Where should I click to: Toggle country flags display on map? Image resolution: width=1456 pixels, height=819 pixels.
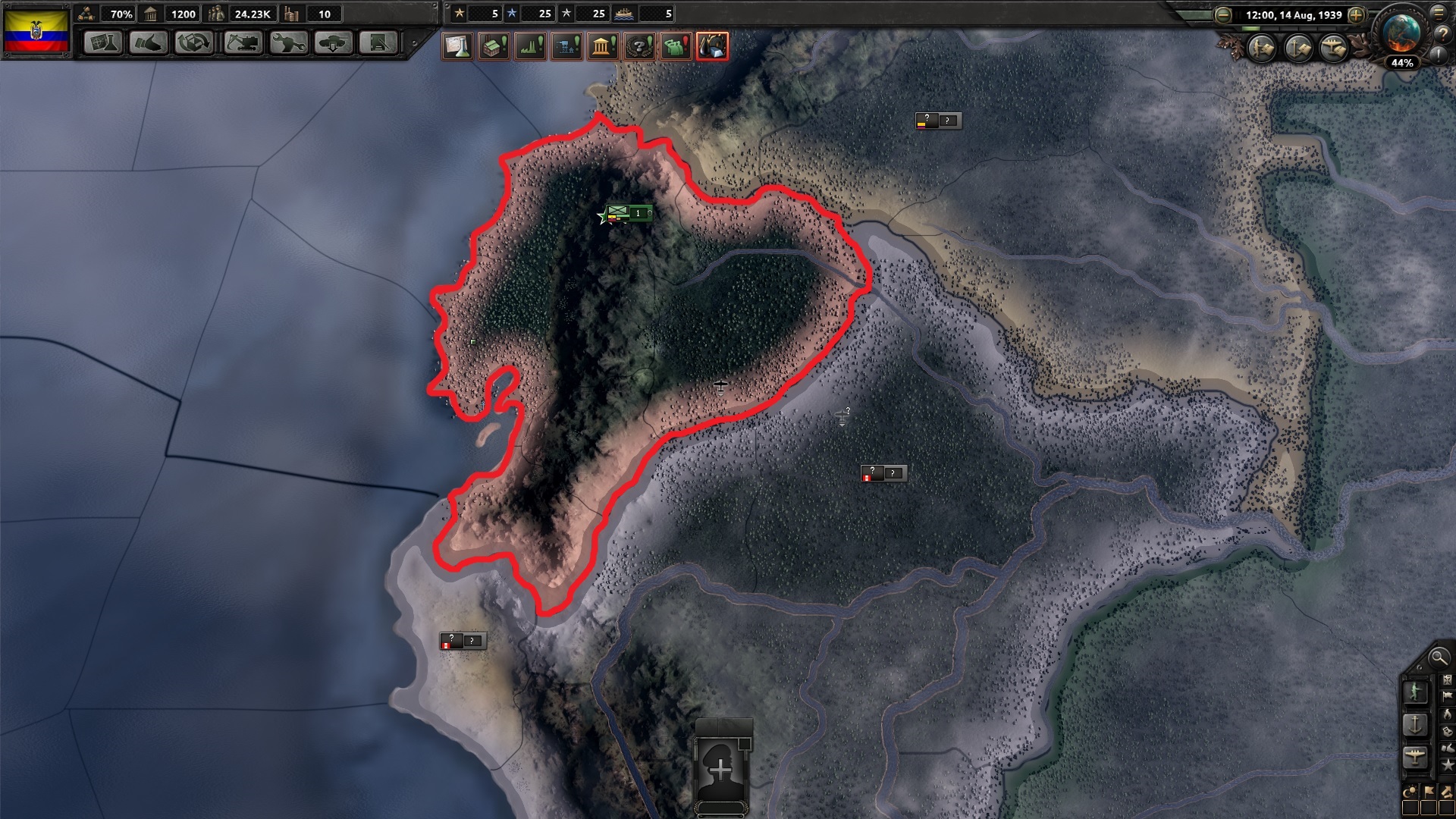[x=1429, y=792]
